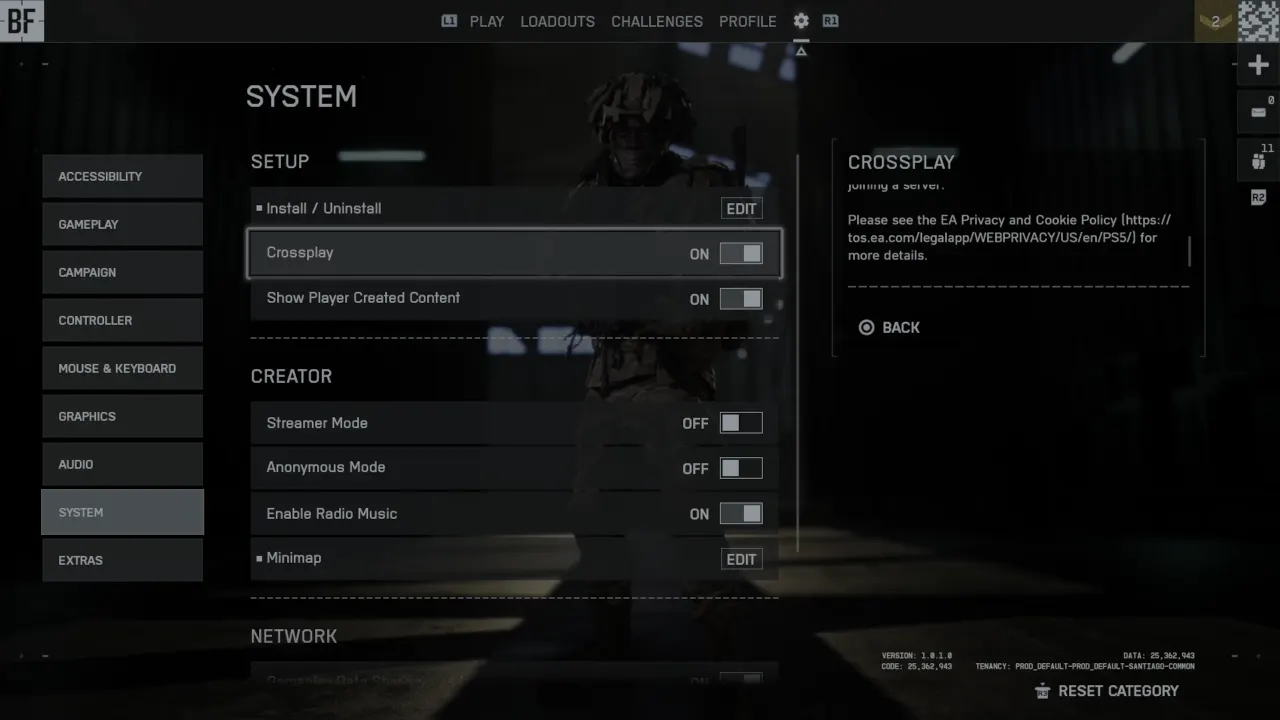Go to Mouse & Keyboard settings
The height and width of the screenshot is (720, 1280).
click(x=122, y=368)
